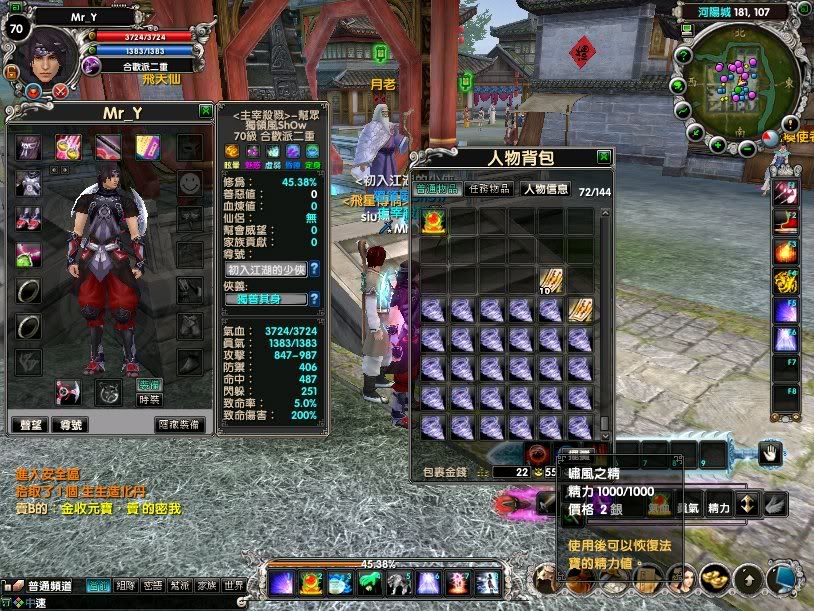Close the Mr_Y character panel
Screen dimensions: 814x611
pyautogui.click(x=205, y=111)
